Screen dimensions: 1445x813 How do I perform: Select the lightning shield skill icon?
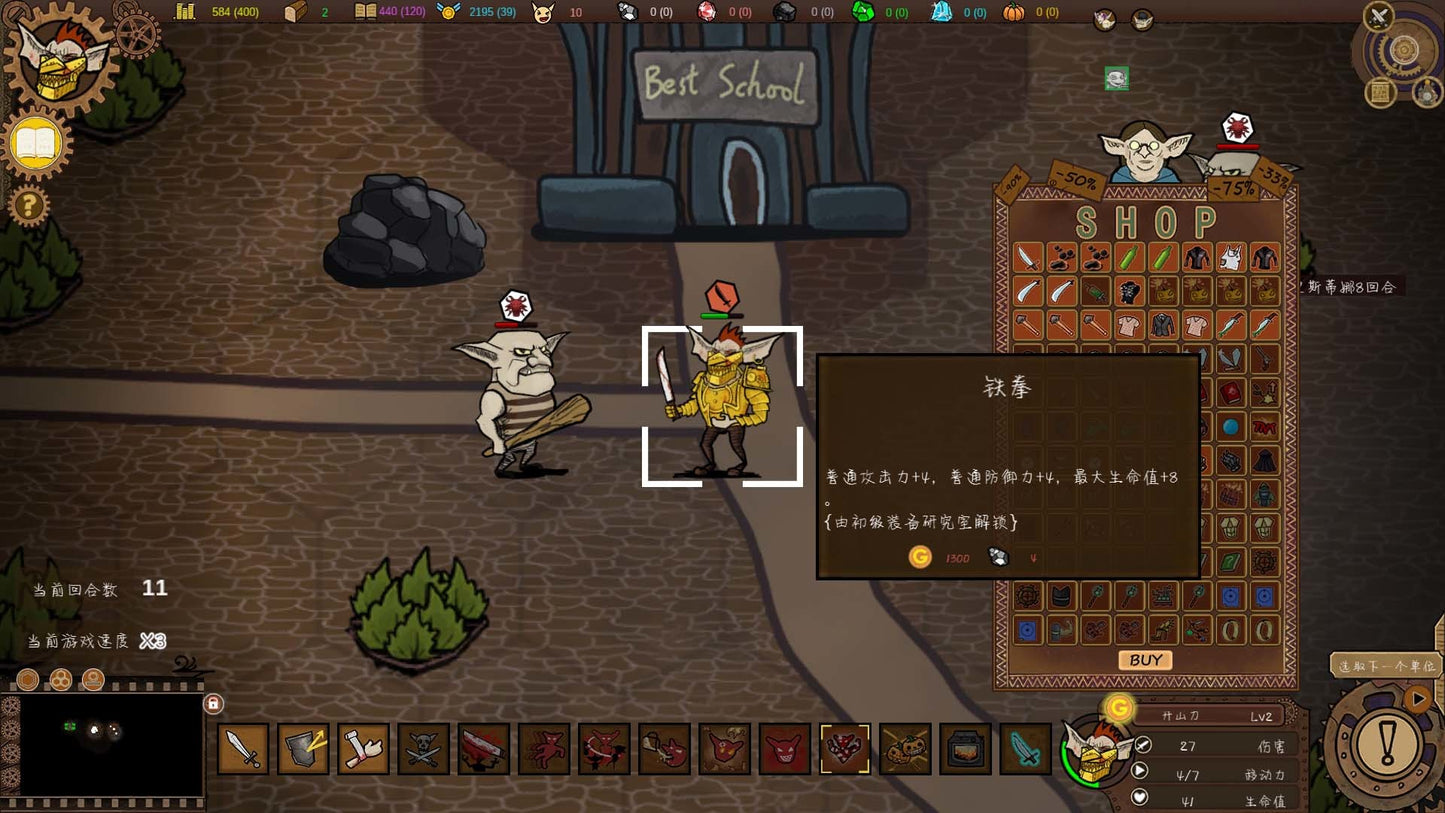[303, 747]
